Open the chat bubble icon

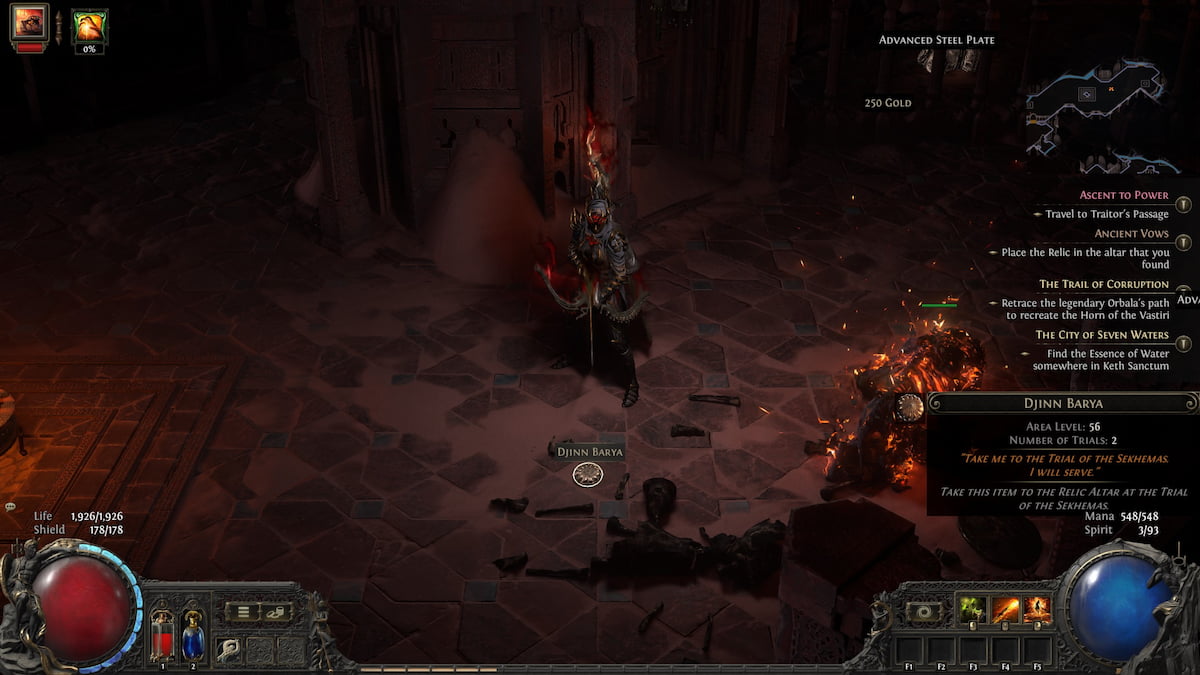(10, 507)
